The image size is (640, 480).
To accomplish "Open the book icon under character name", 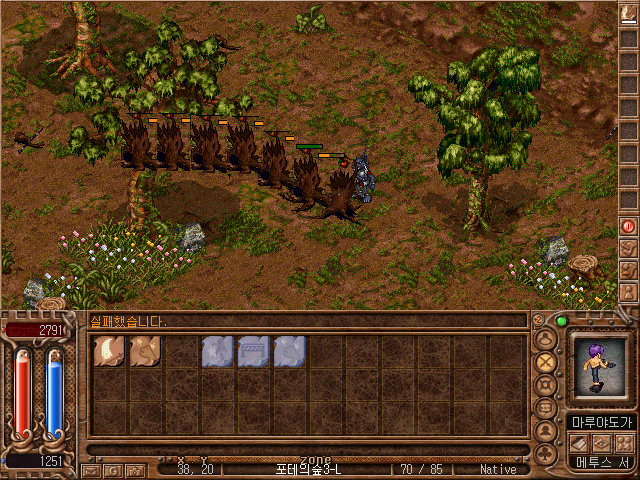I will tap(581, 442).
